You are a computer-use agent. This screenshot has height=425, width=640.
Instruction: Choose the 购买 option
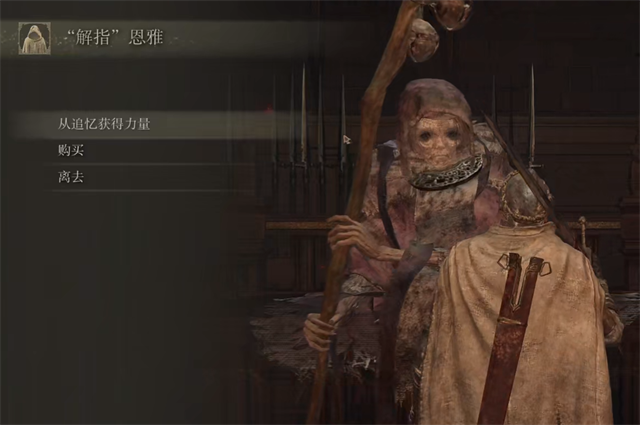pos(70,151)
